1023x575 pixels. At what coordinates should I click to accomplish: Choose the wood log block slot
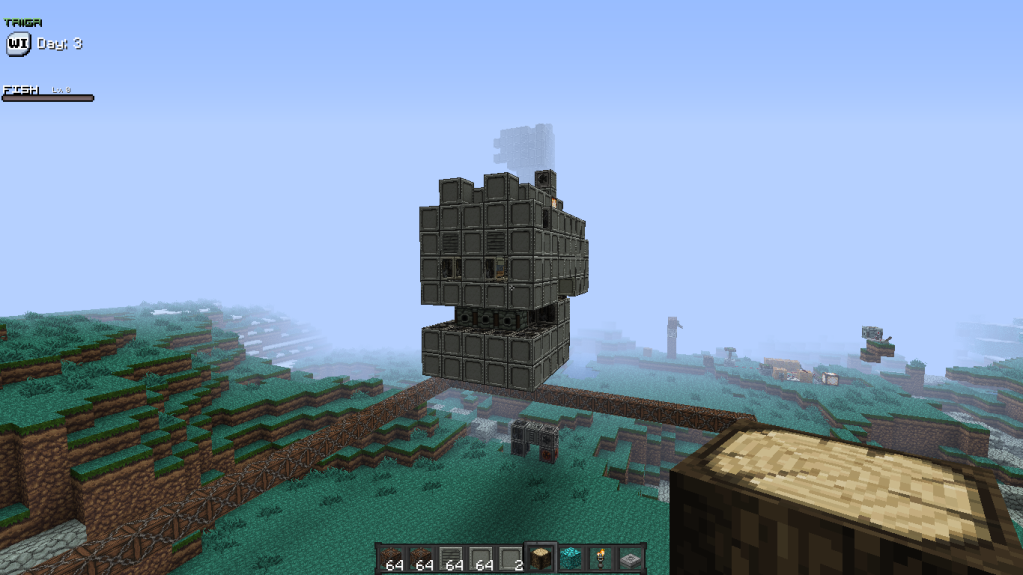[x=540, y=559]
